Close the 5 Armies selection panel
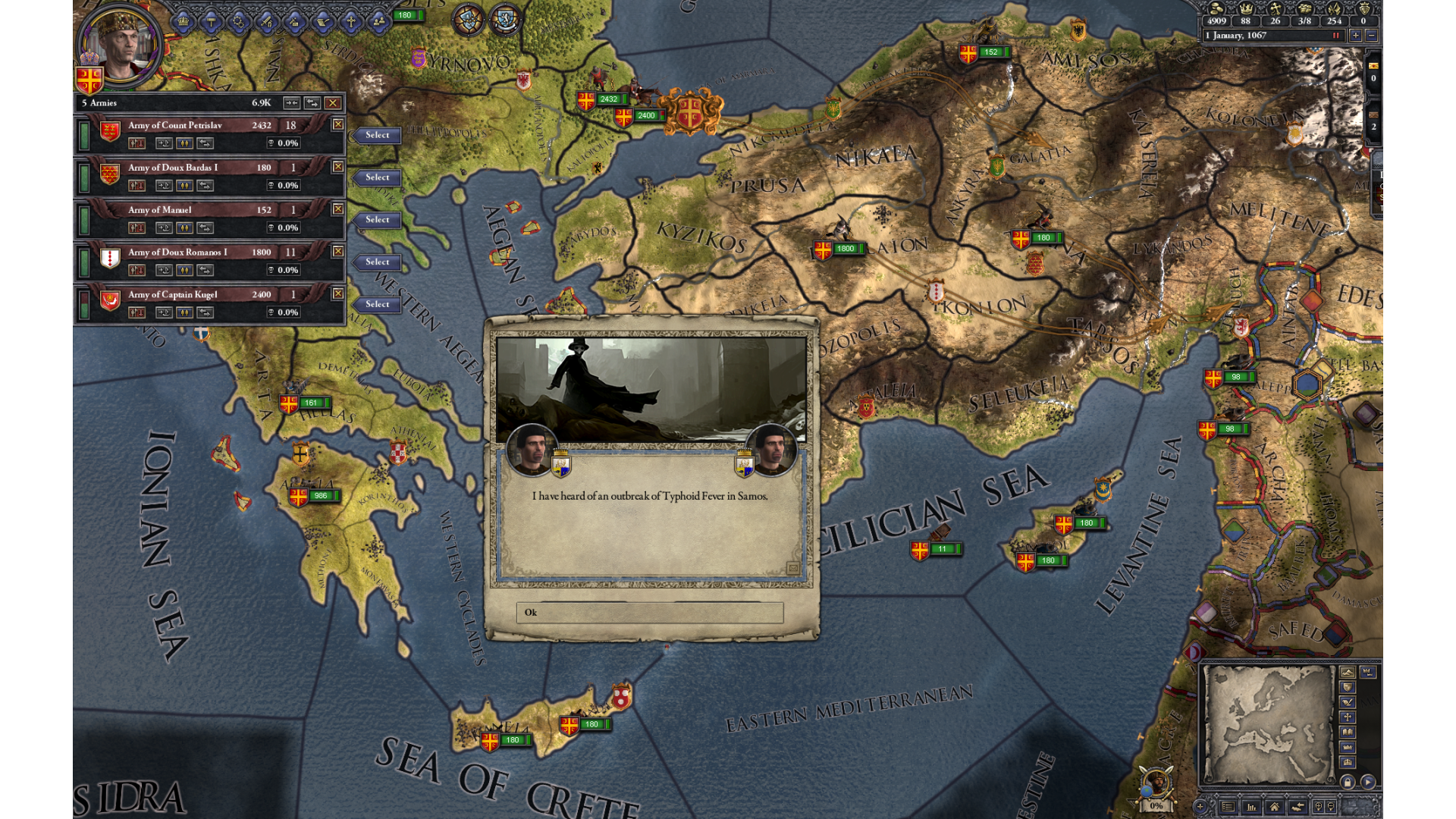Screen dimensions: 1456x819 click(x=332, y=103)
